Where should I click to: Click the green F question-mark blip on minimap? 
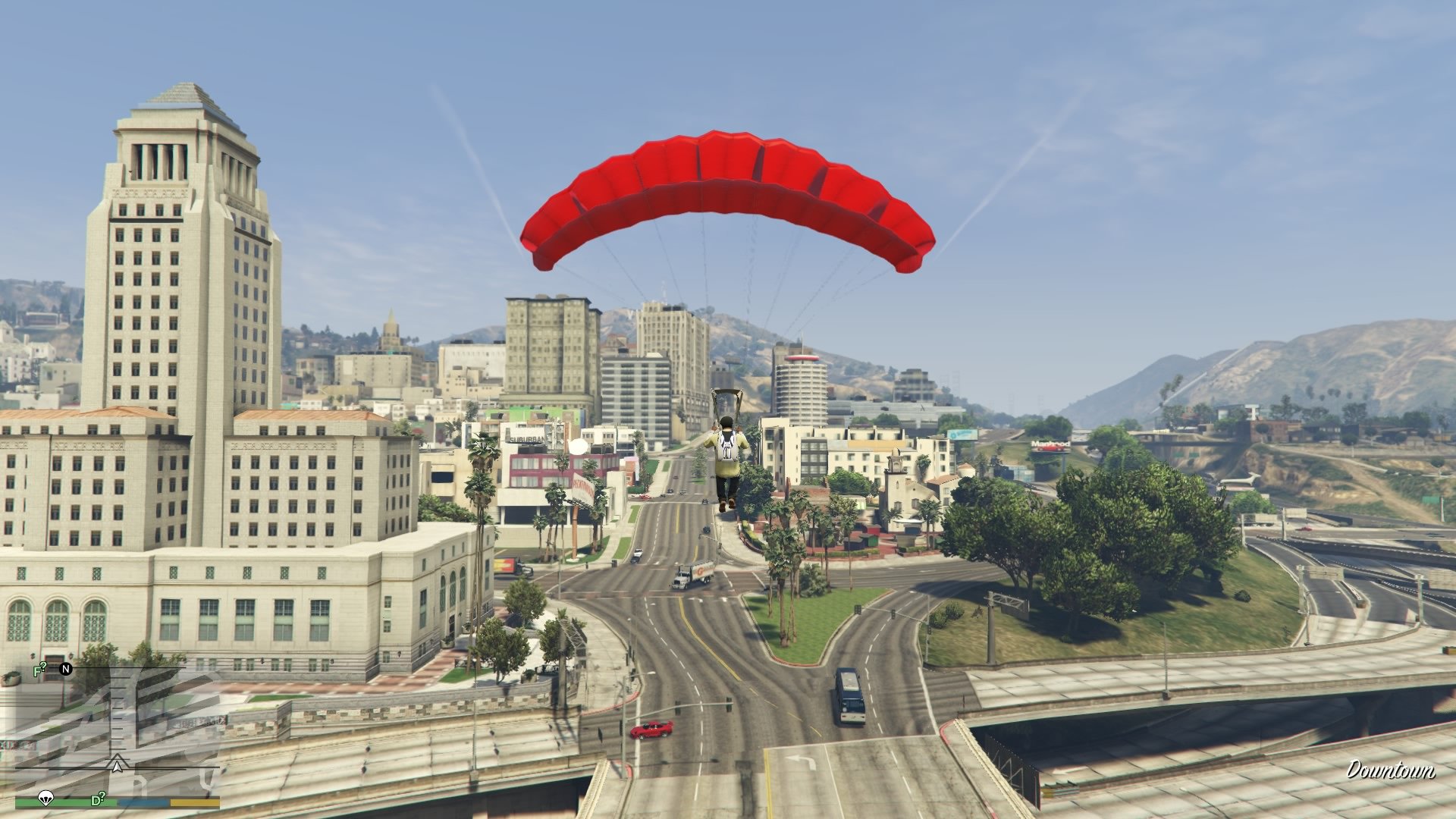[39, 669]
